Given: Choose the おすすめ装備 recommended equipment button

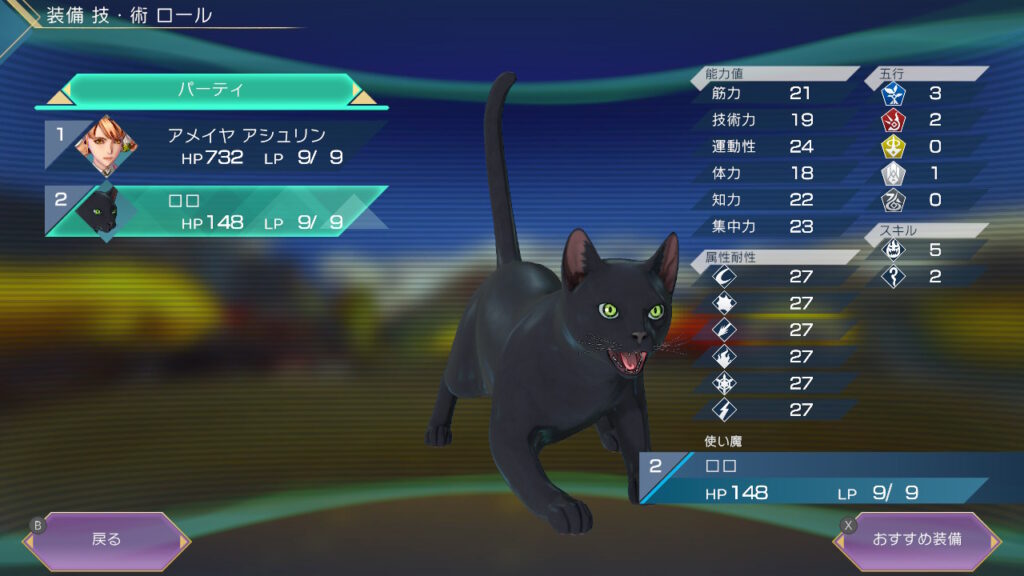Looking at the screenshot, I should pyautogui.click(x=916, y=539).
